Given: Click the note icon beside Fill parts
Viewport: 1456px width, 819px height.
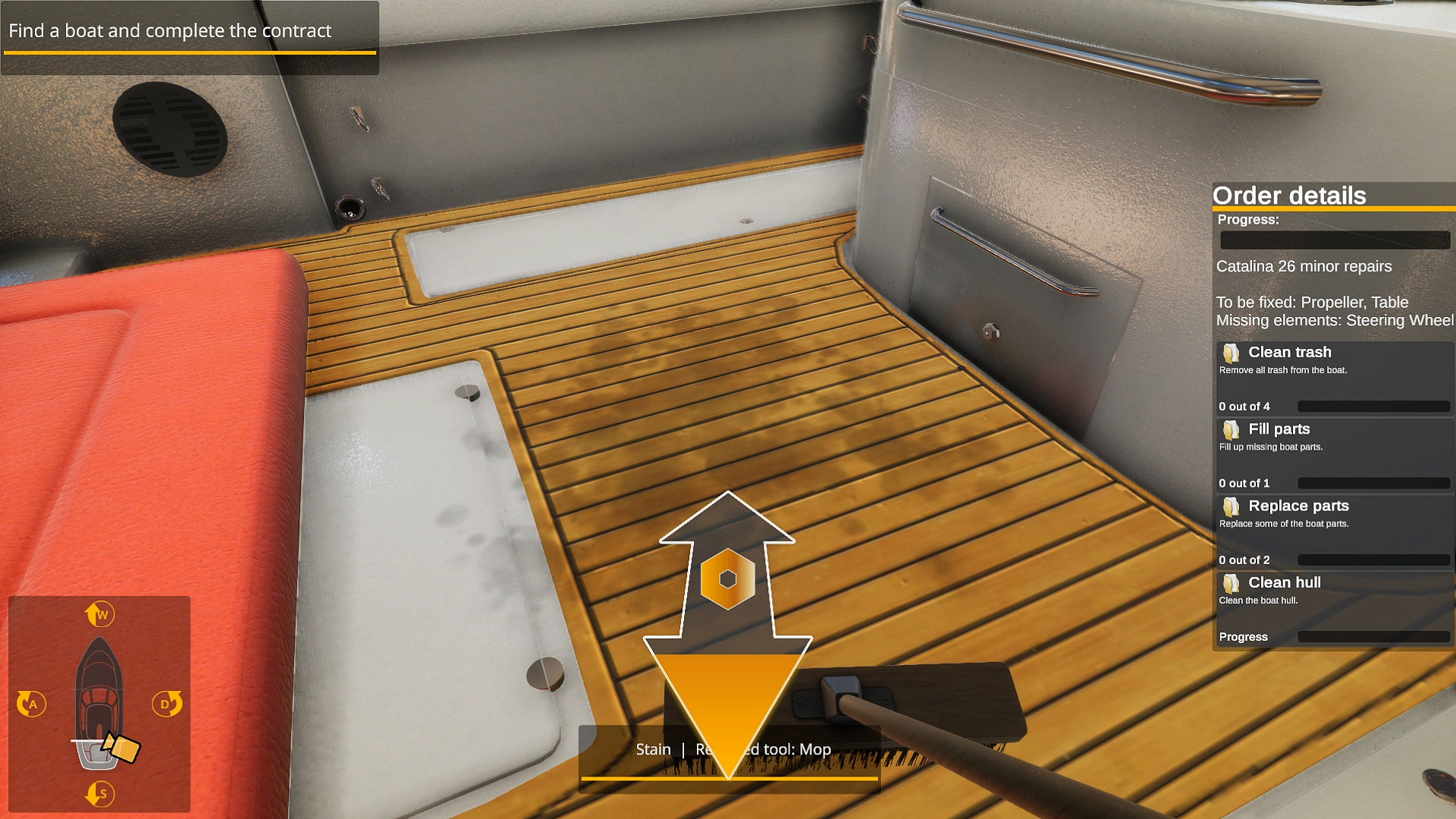Looking at the screenshot, I should point(1232,429).
